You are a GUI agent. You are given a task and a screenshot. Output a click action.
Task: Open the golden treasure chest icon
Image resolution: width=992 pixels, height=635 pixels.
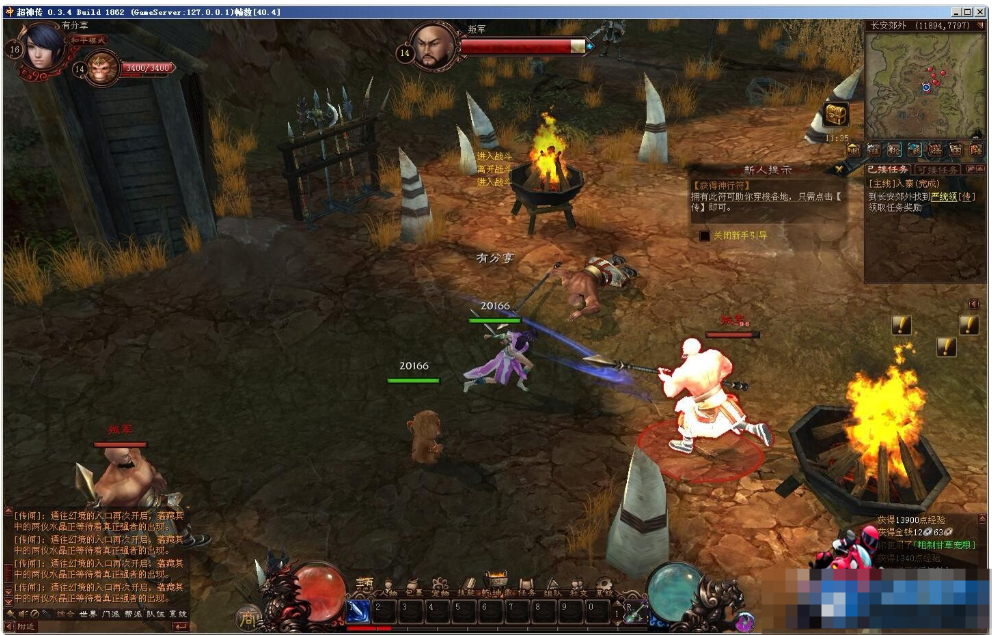point(835,114)
